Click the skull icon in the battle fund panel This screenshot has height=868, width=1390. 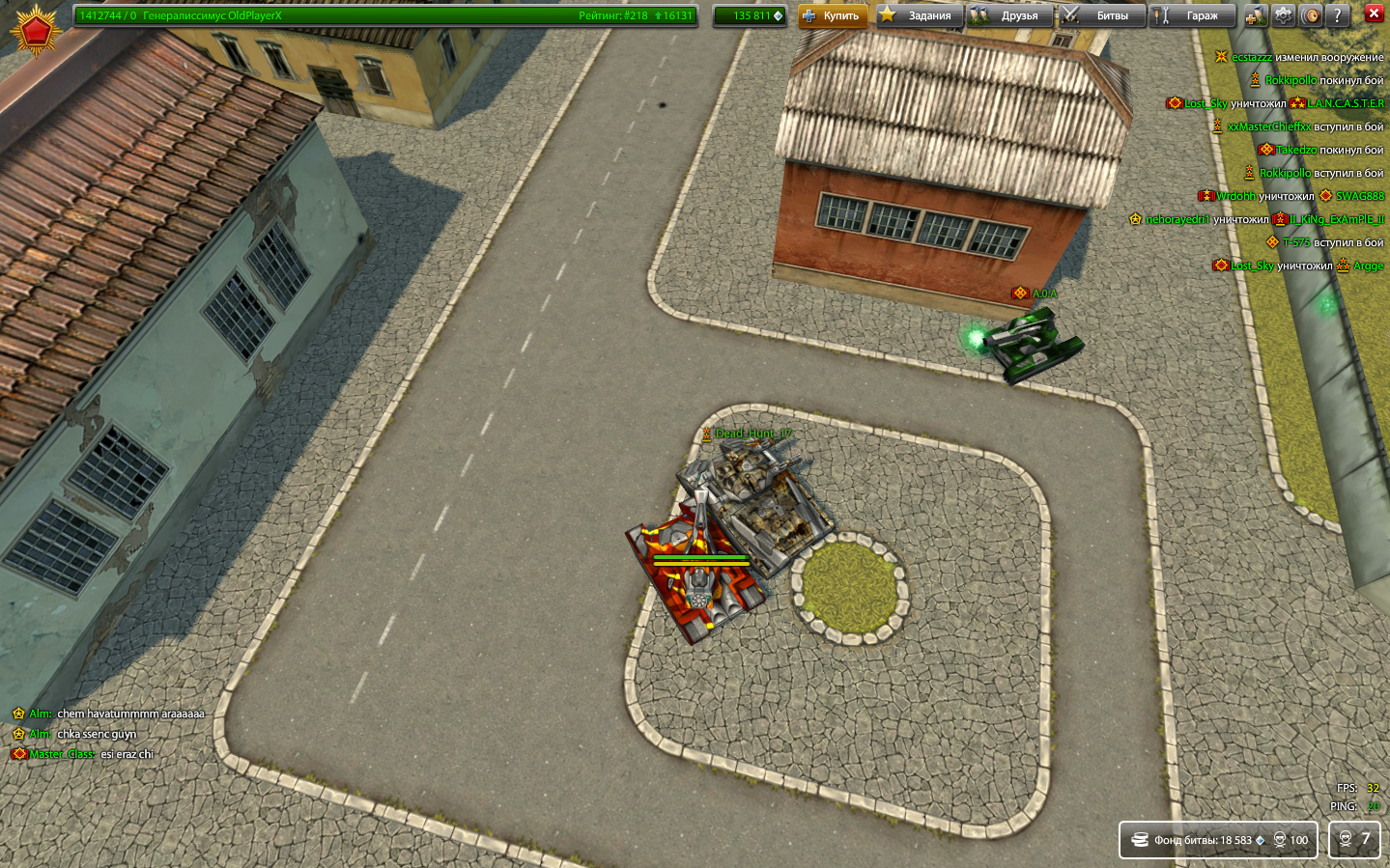click(1282, 840)
